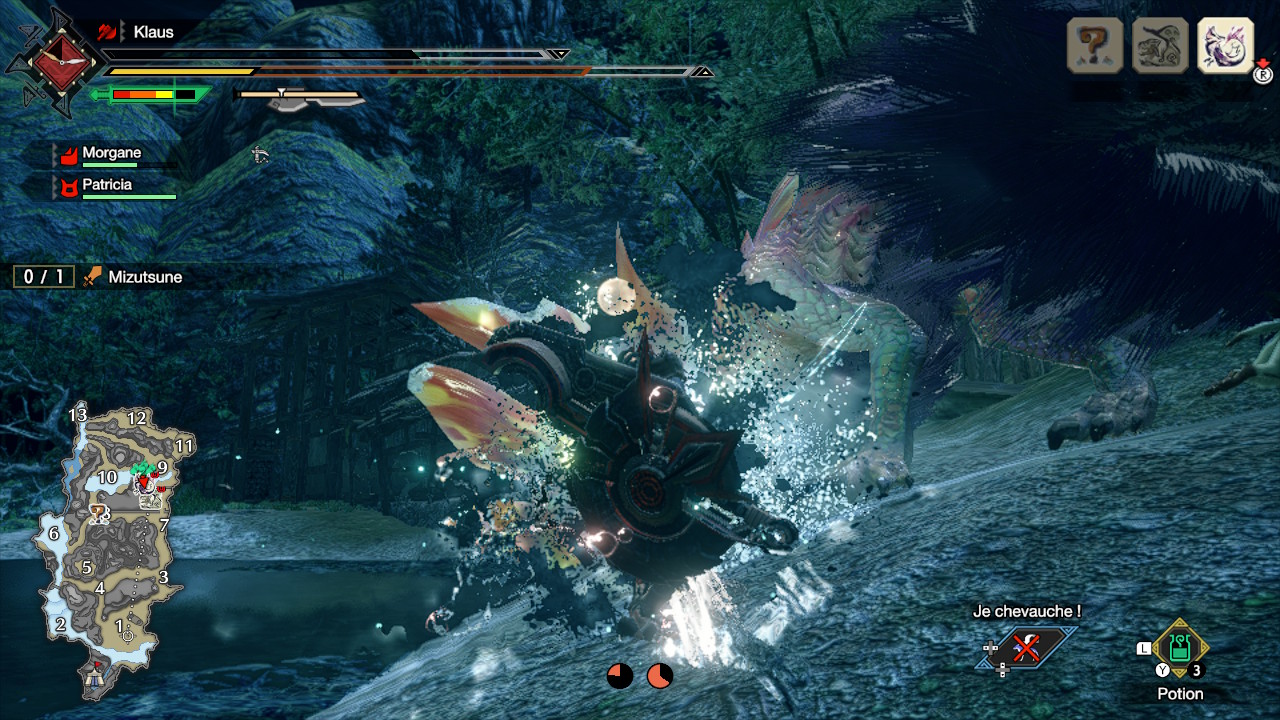Select Patricia in the party list

point(106,186)
